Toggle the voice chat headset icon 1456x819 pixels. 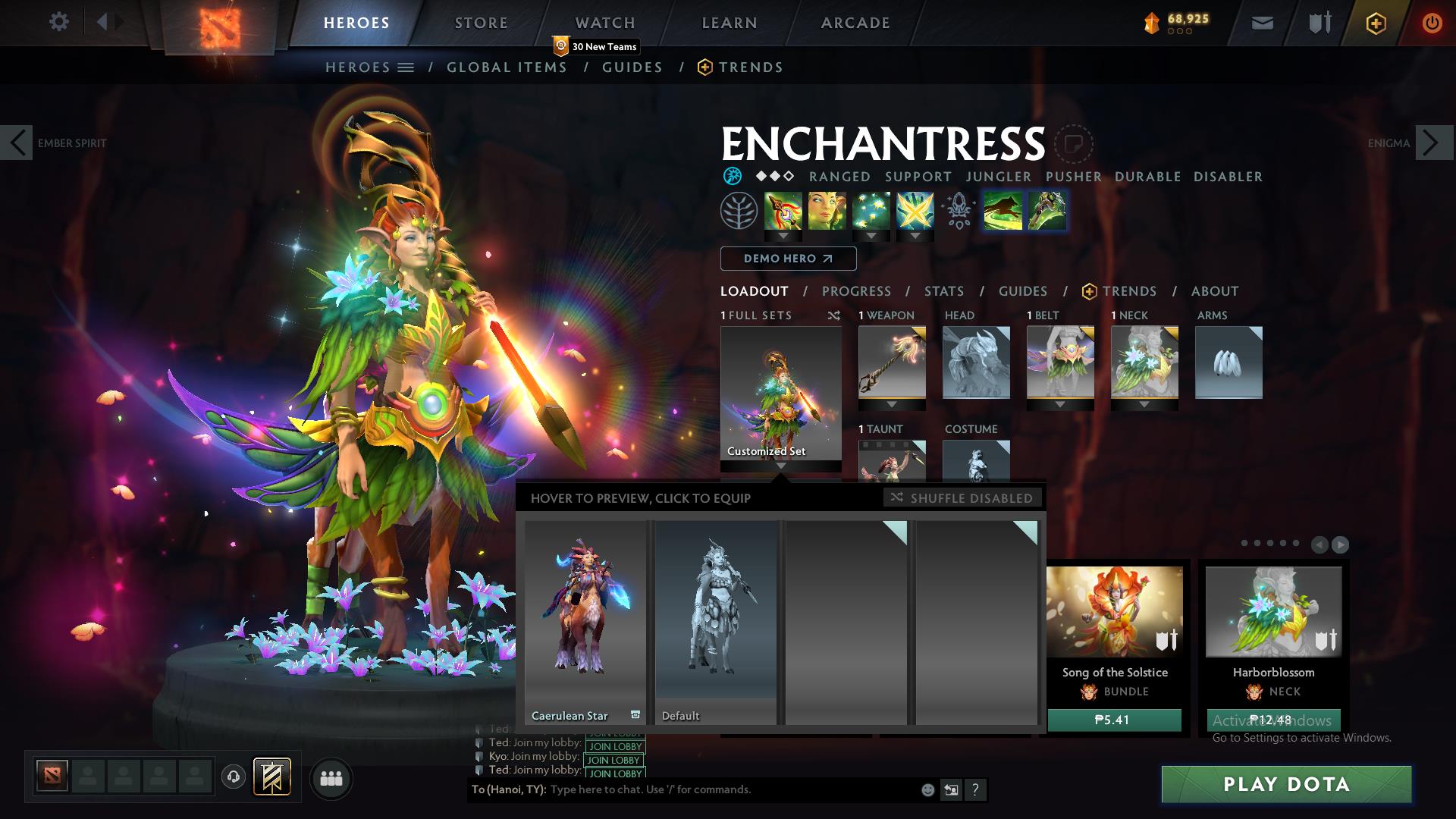tap(235, 778)
